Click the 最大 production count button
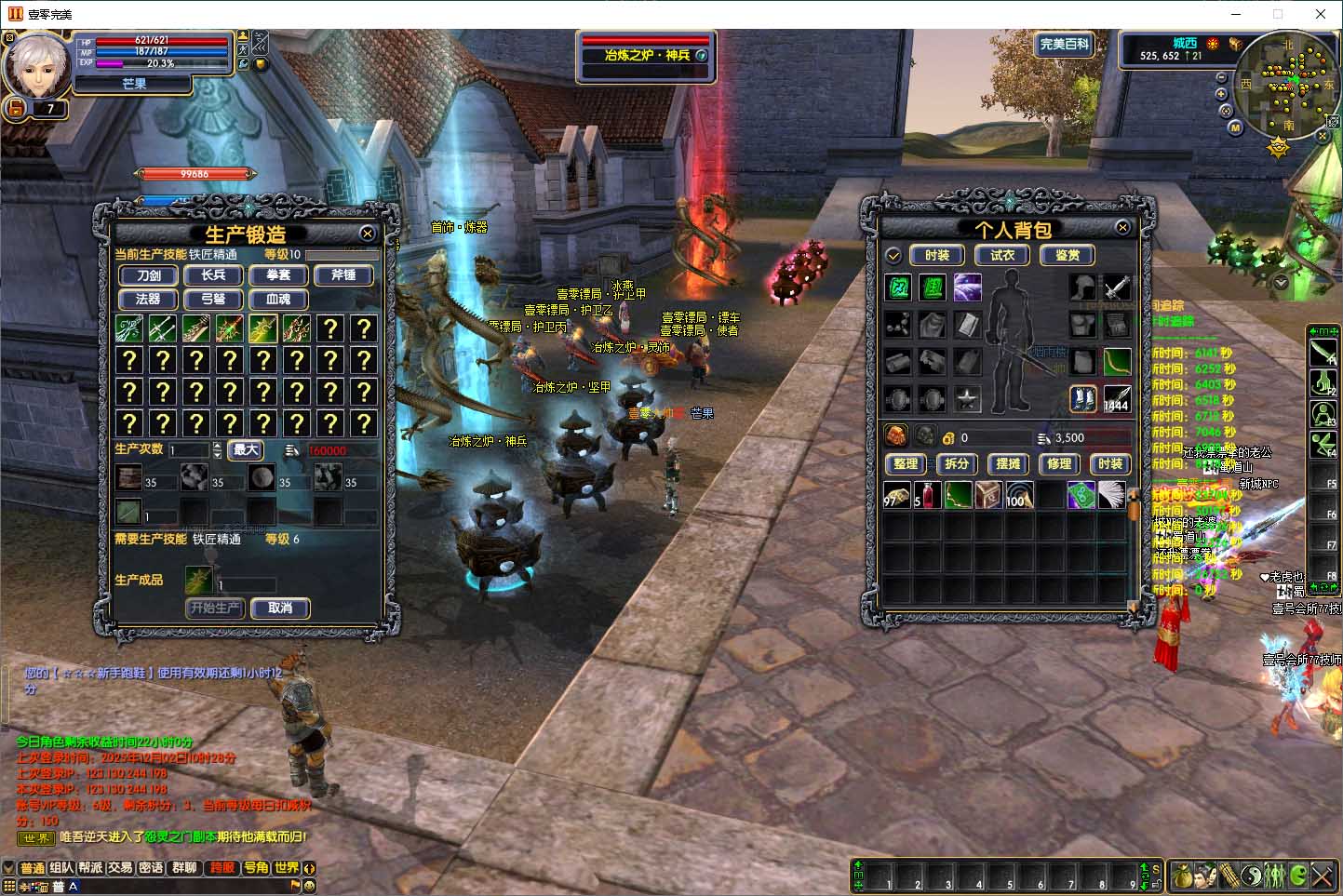1343x896 pixels. 246,450
